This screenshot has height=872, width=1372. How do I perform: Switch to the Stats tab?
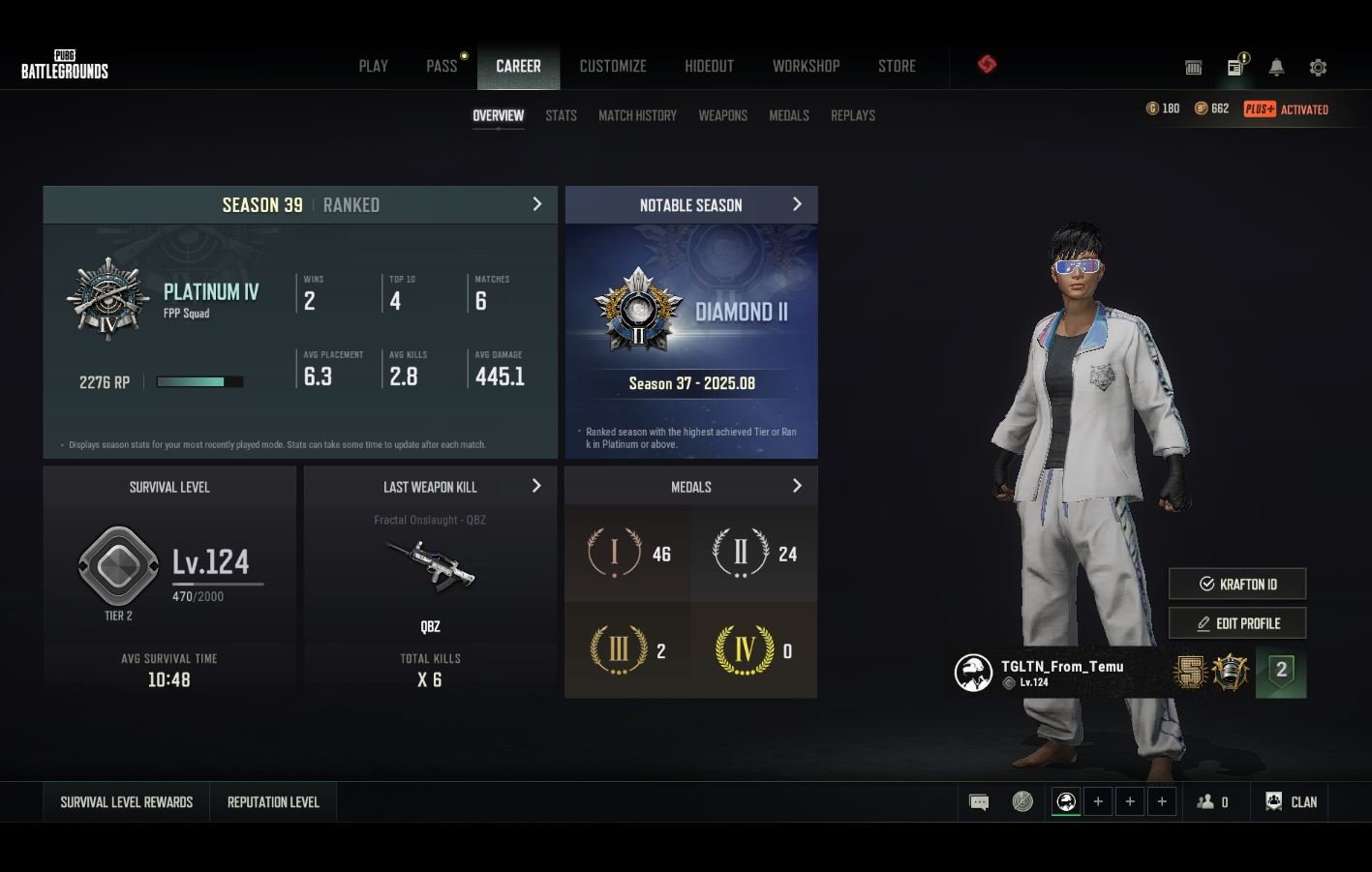pos(561,115)
